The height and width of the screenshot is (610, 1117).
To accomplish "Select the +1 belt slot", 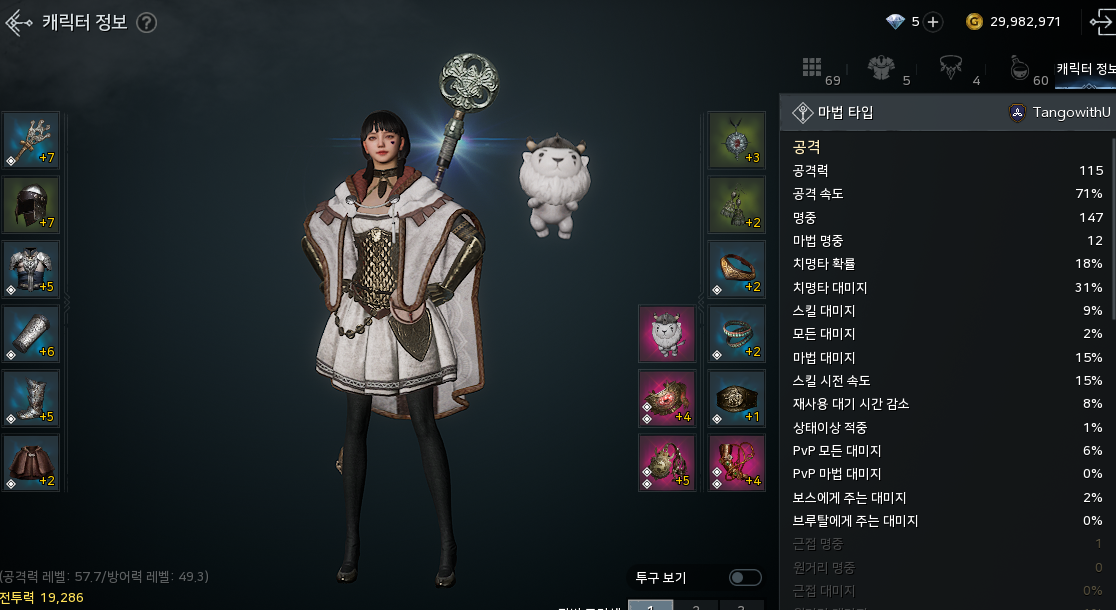I will point(737,399).
